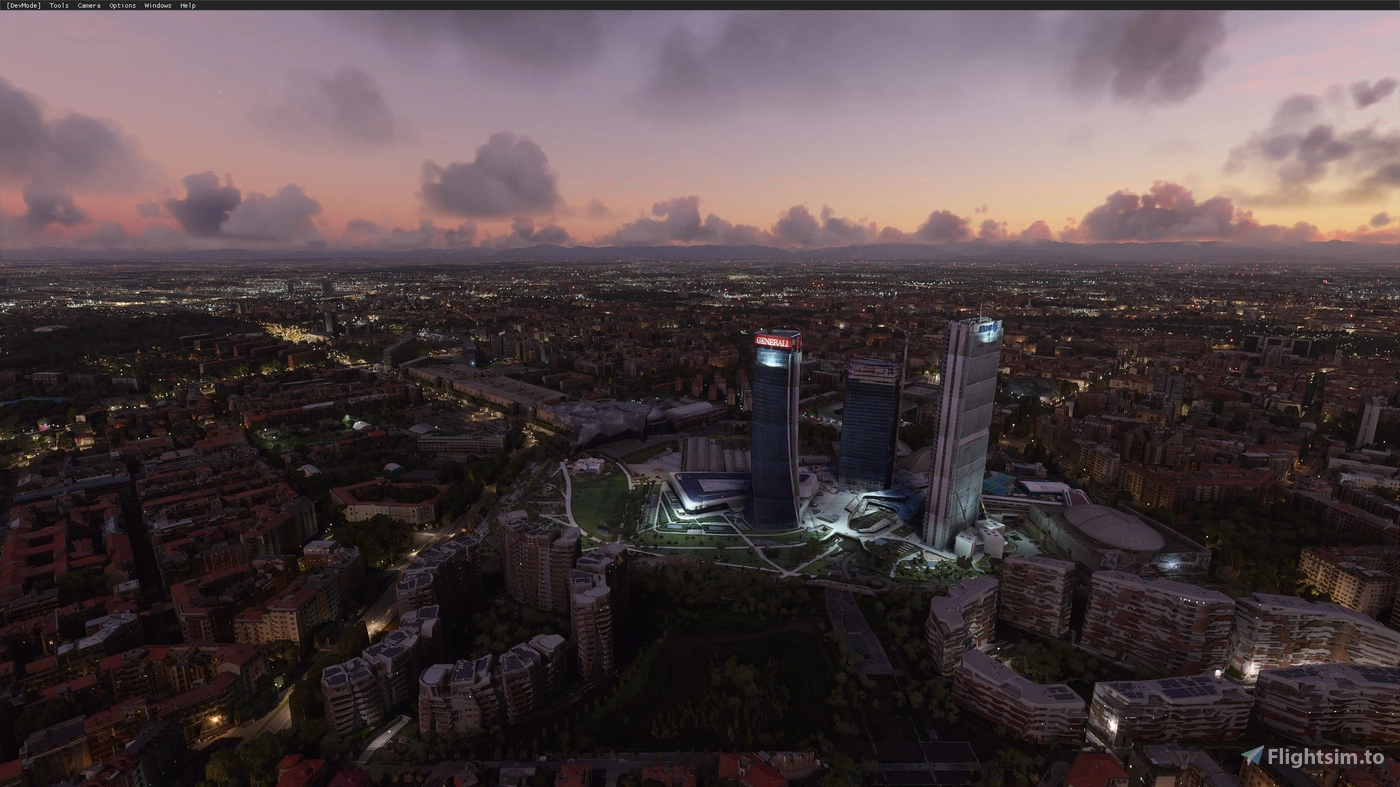Screen dimensions: 1400x787
Task: Click Help for DevMode documentation
Action: pos(186,5)
